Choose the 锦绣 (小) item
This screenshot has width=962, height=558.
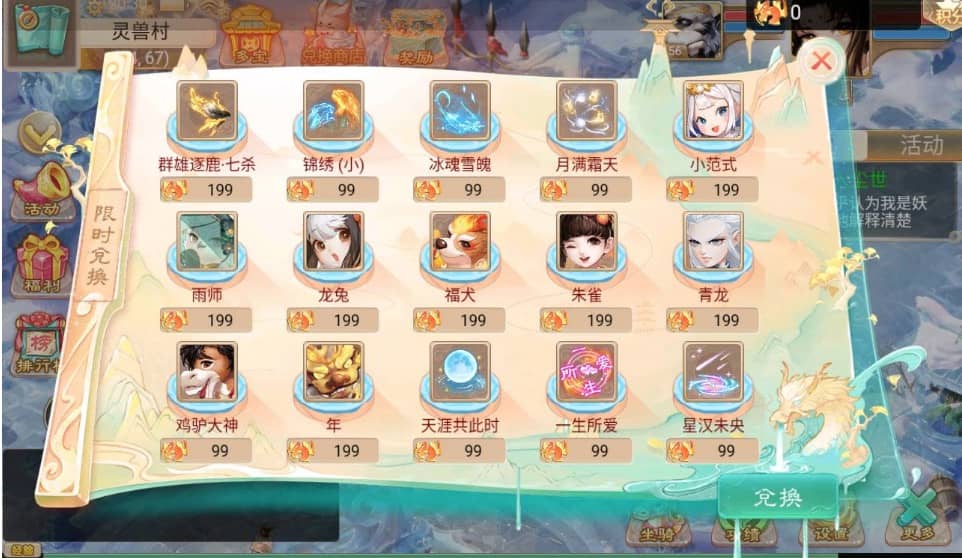333,110
